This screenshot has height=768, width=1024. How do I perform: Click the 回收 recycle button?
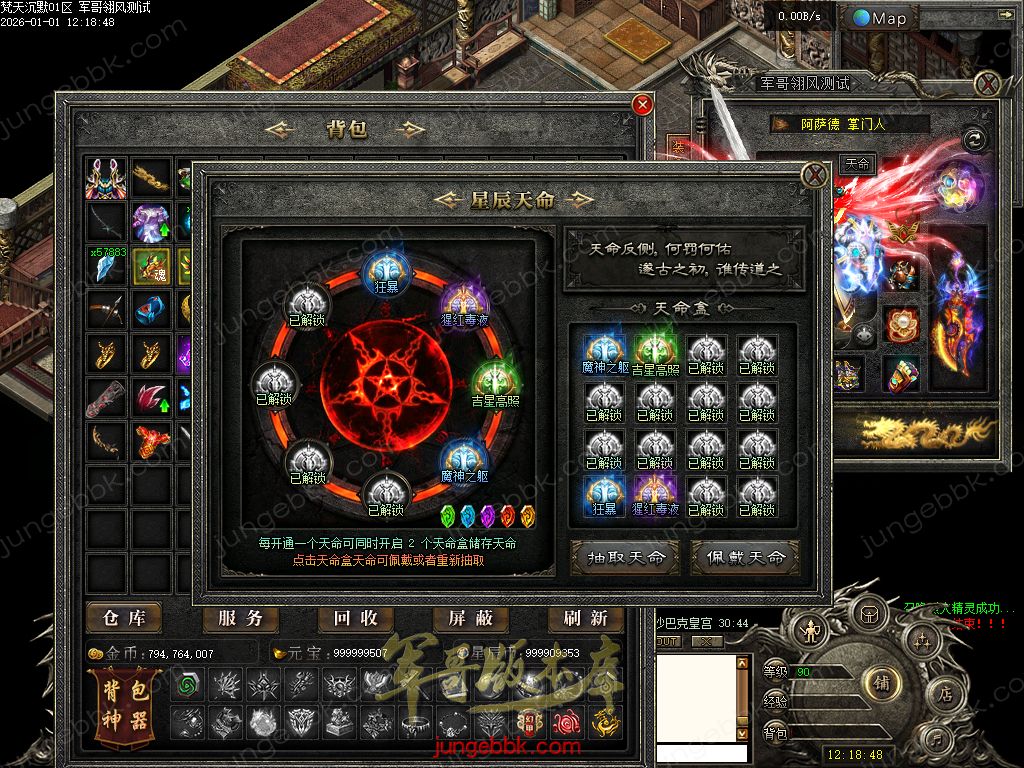coord(355,619)
